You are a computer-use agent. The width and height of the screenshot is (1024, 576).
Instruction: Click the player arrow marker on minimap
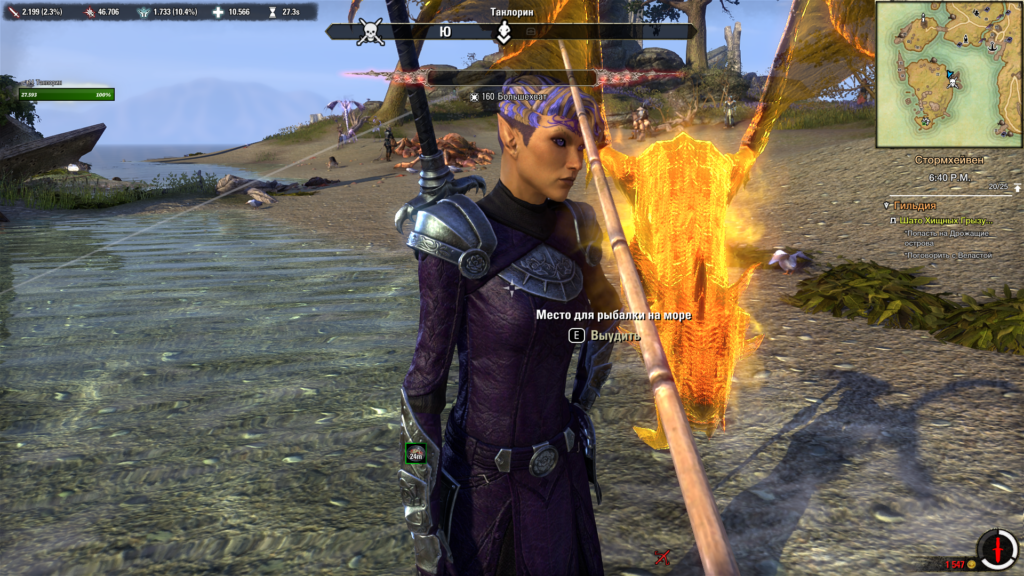click(x=950, y=74)
